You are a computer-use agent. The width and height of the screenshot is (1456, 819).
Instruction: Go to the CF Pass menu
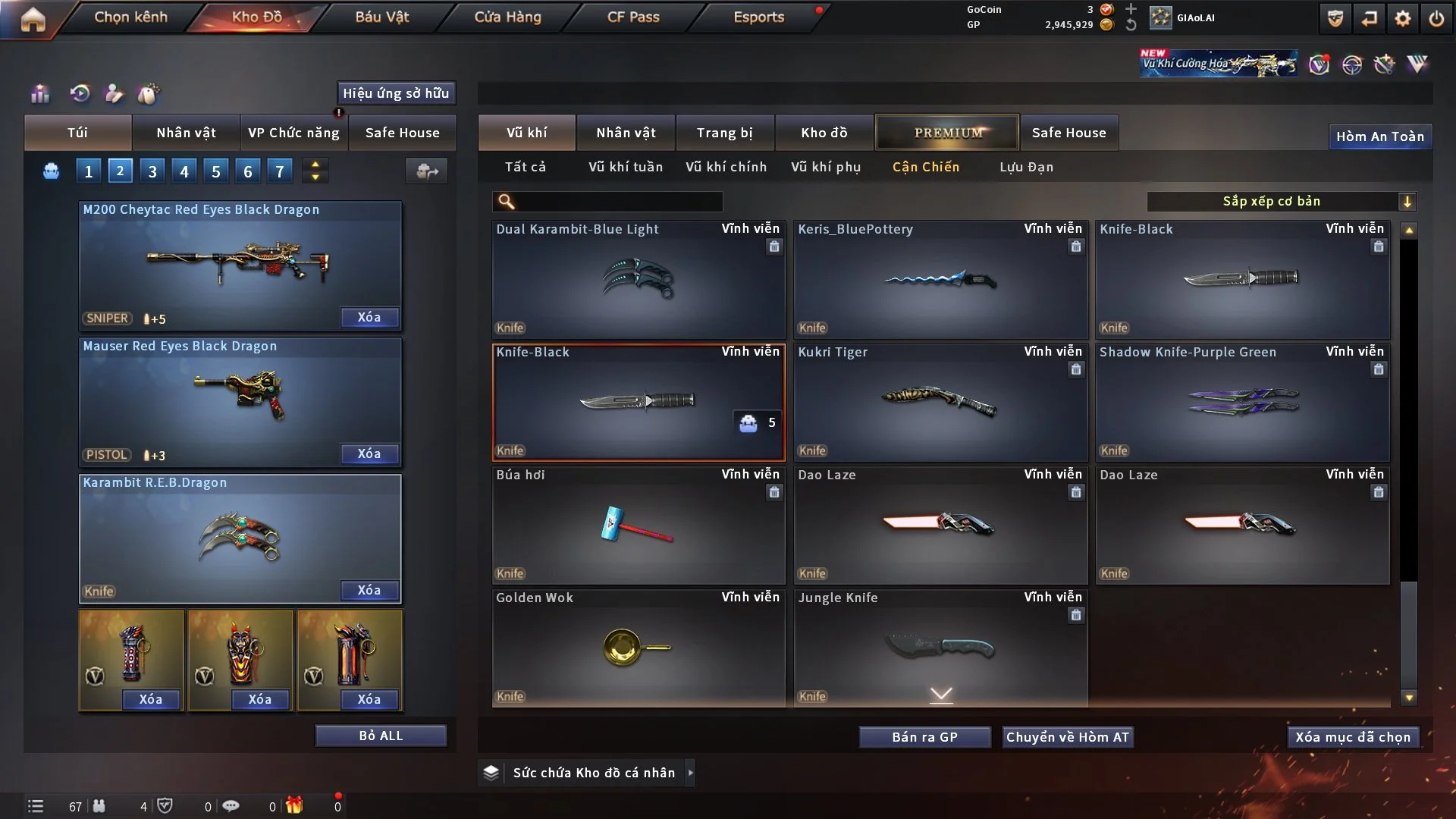633,17
